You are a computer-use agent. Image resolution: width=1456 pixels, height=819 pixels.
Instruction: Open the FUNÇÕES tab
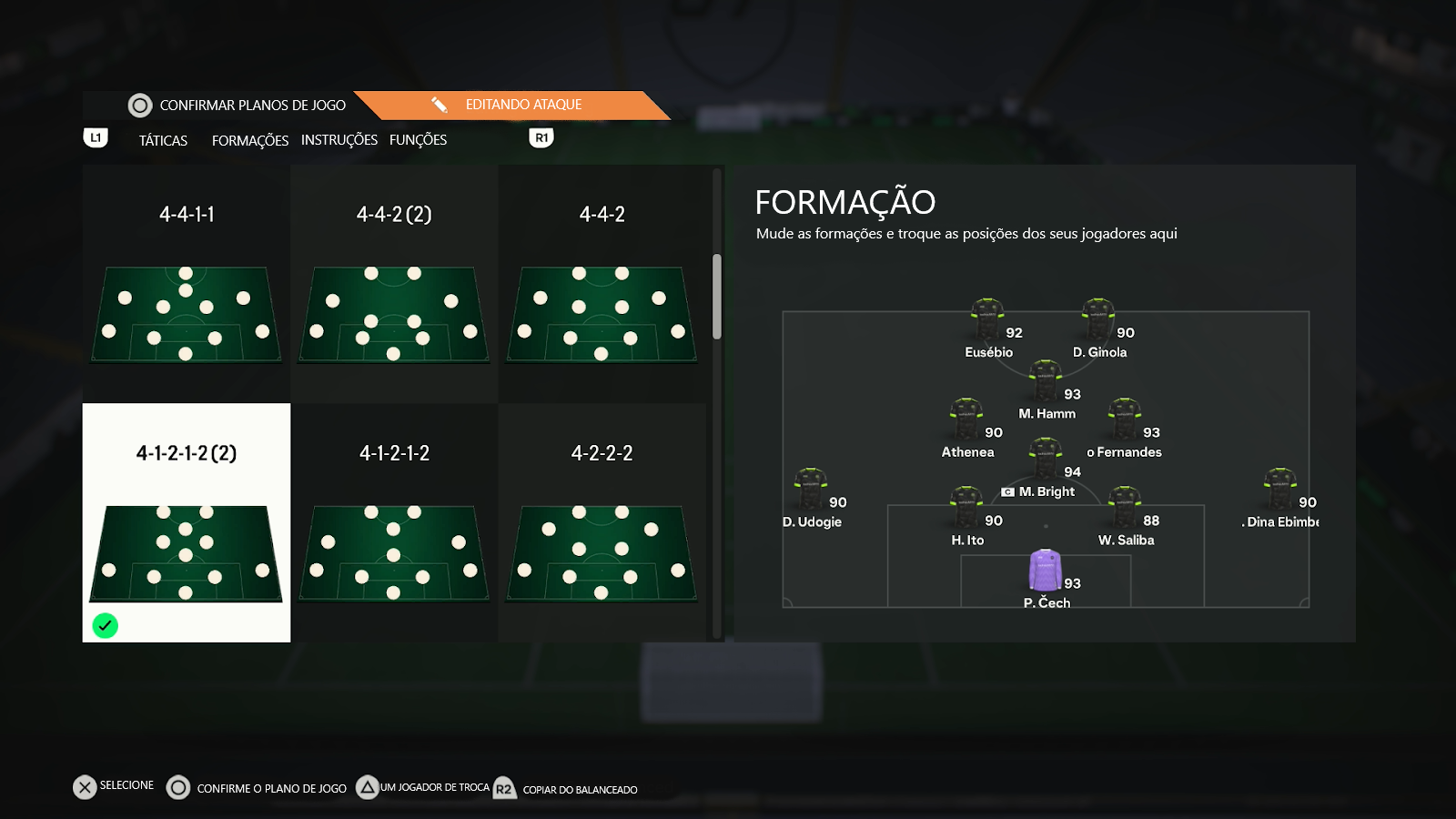point(419,139)
